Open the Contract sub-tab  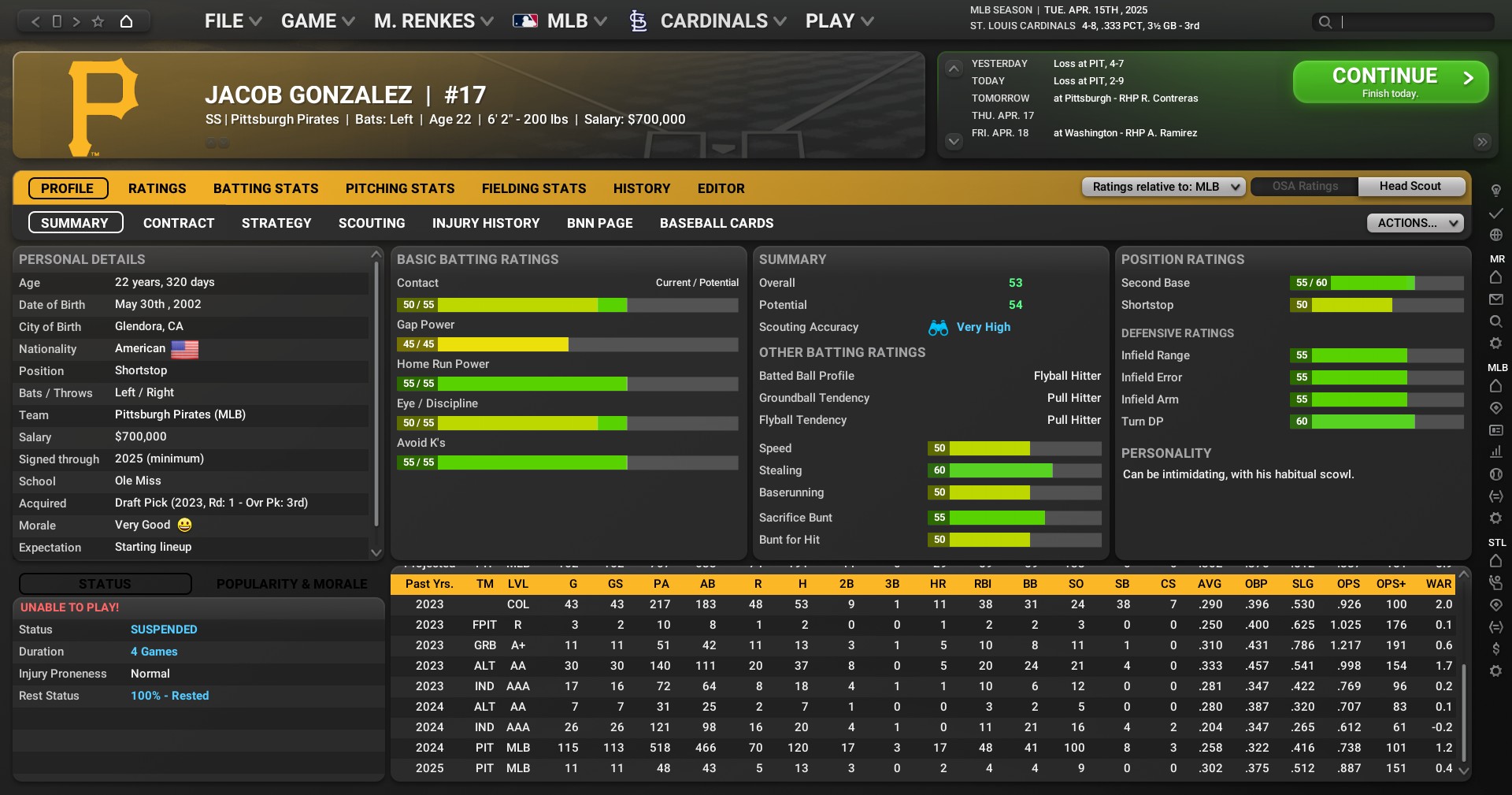179,223
